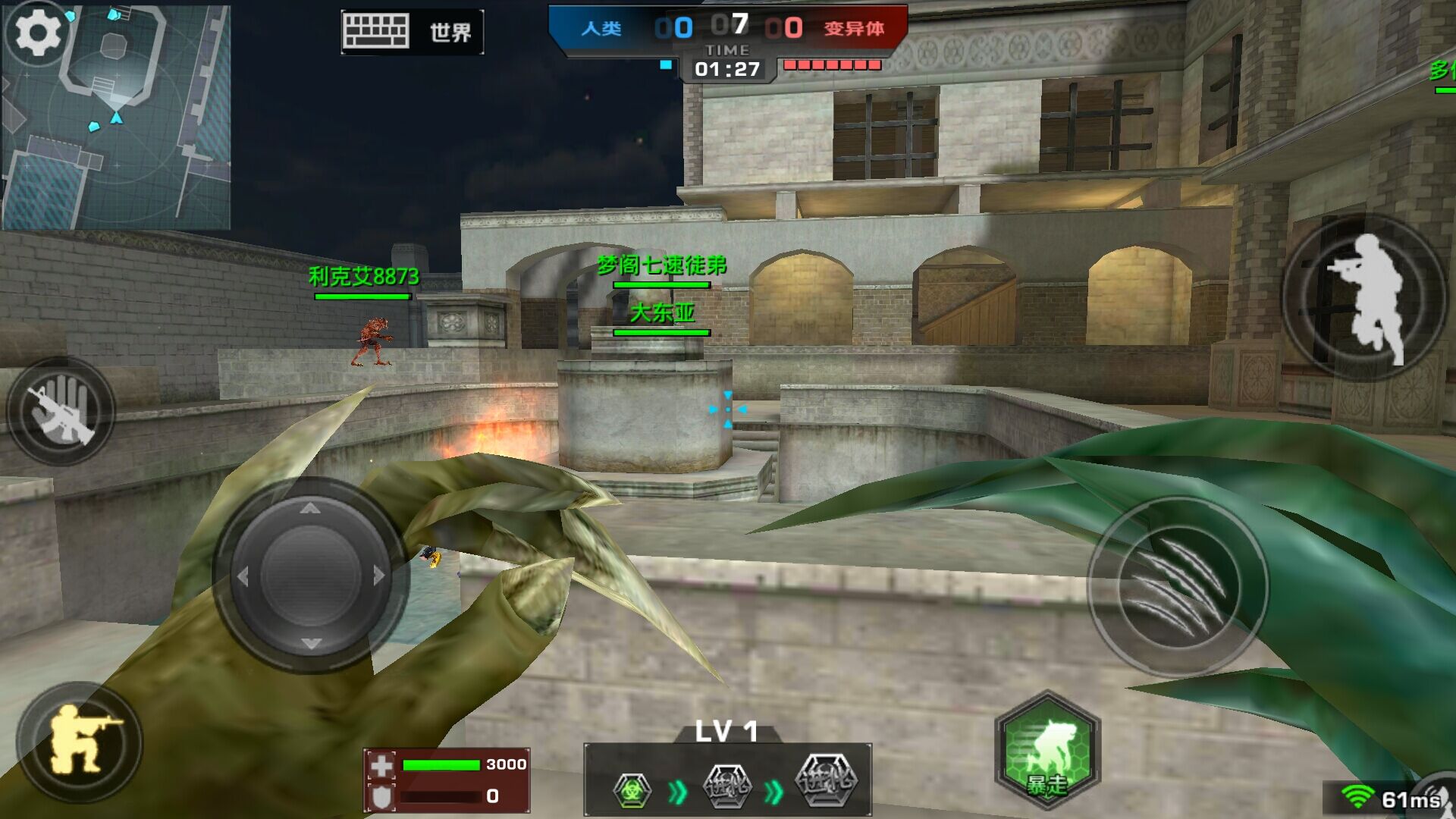
Task: Tap the movement joystick pad
Action: (x=310, y=576)
